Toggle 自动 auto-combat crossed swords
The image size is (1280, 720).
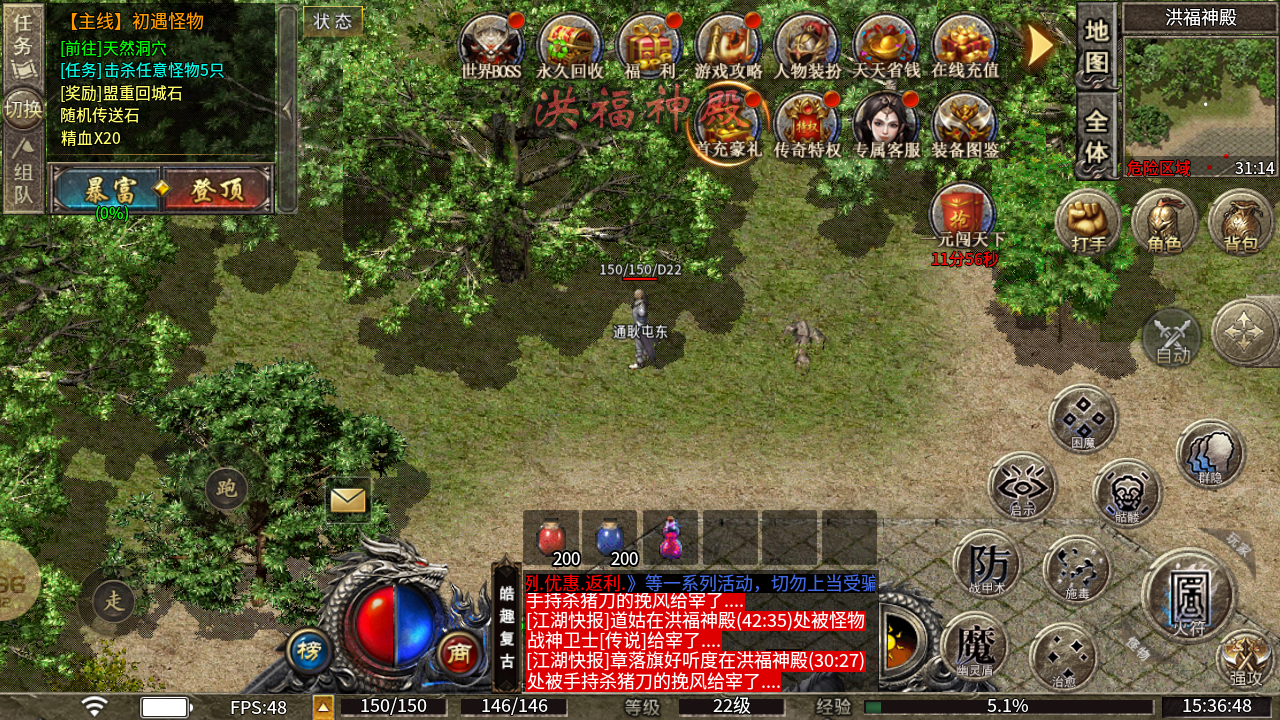point(1172,338)
